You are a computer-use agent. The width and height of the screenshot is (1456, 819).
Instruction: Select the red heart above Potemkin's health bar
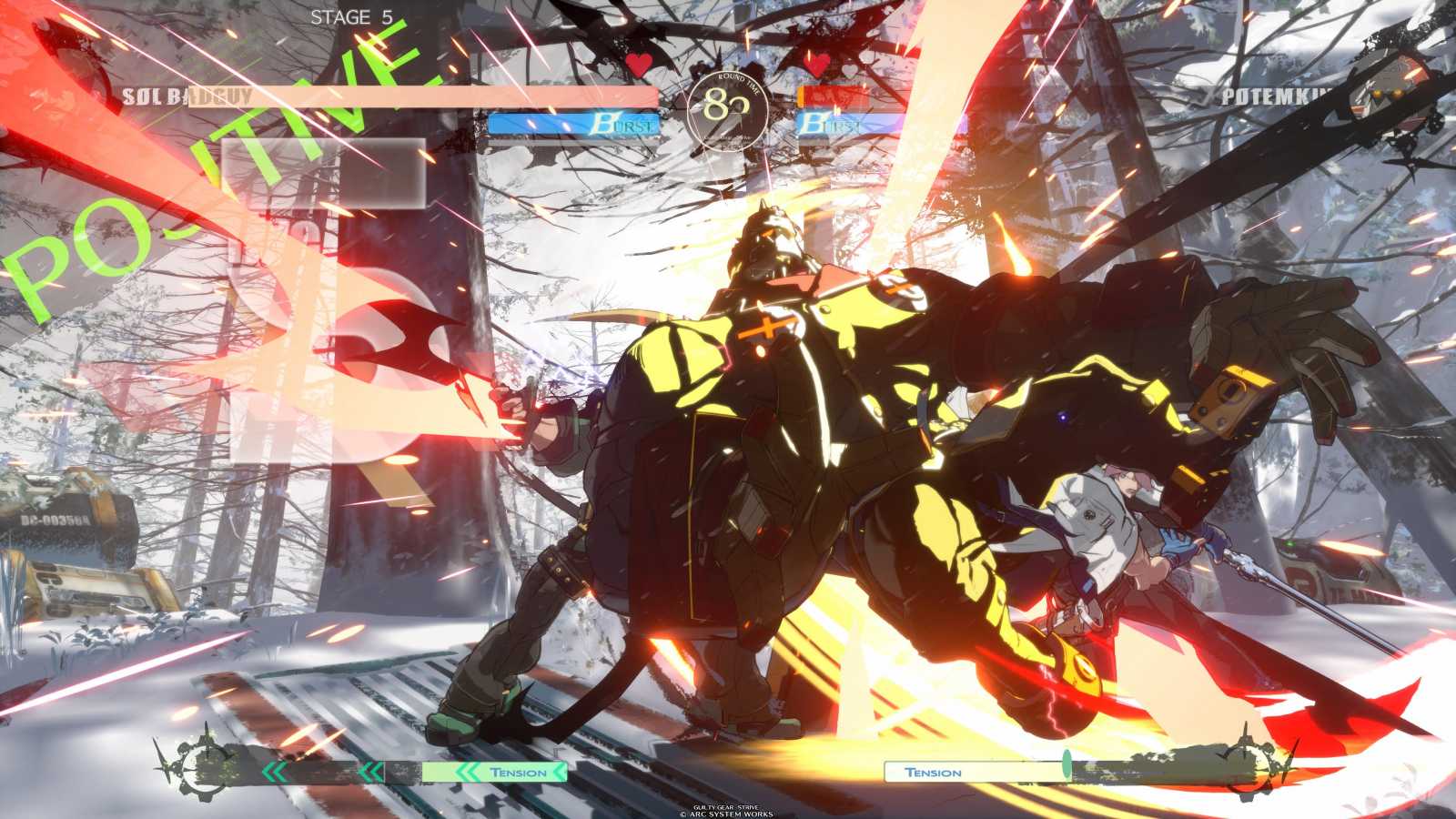817,65
